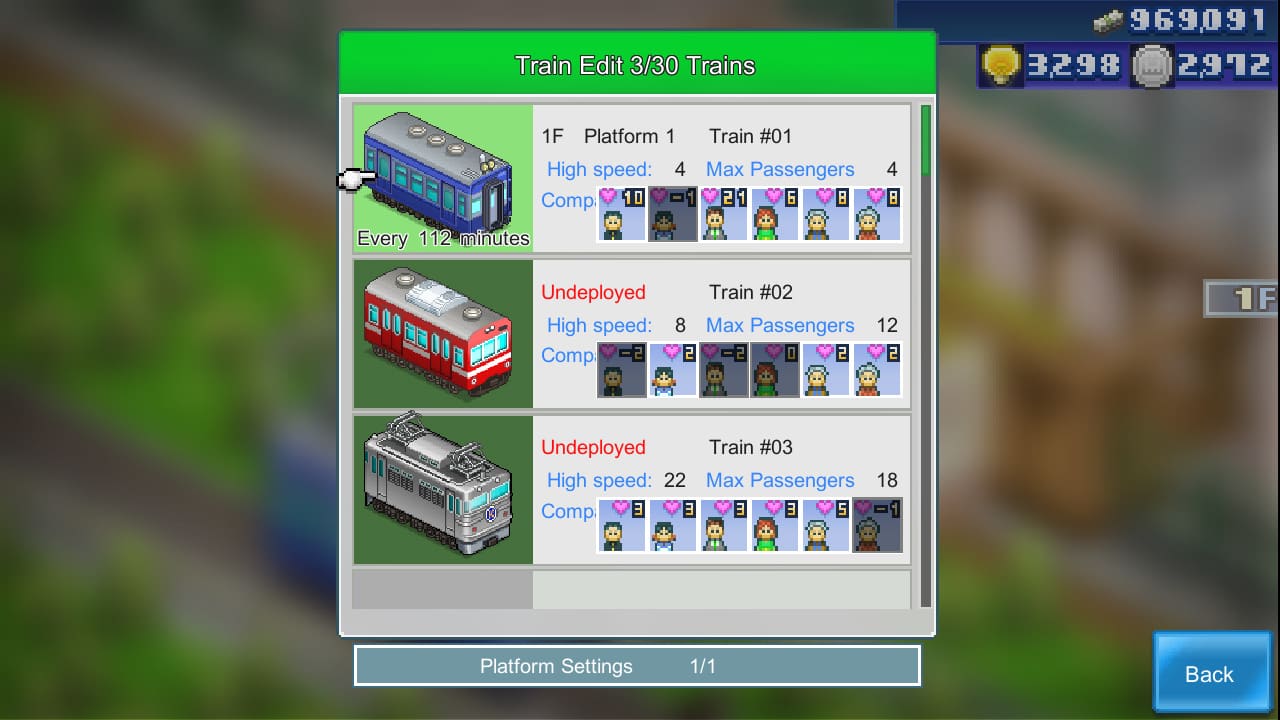Select the grey-haired passenger icon on Train #03
Viewport: 1280px width, 720px height.
[826, 525]
